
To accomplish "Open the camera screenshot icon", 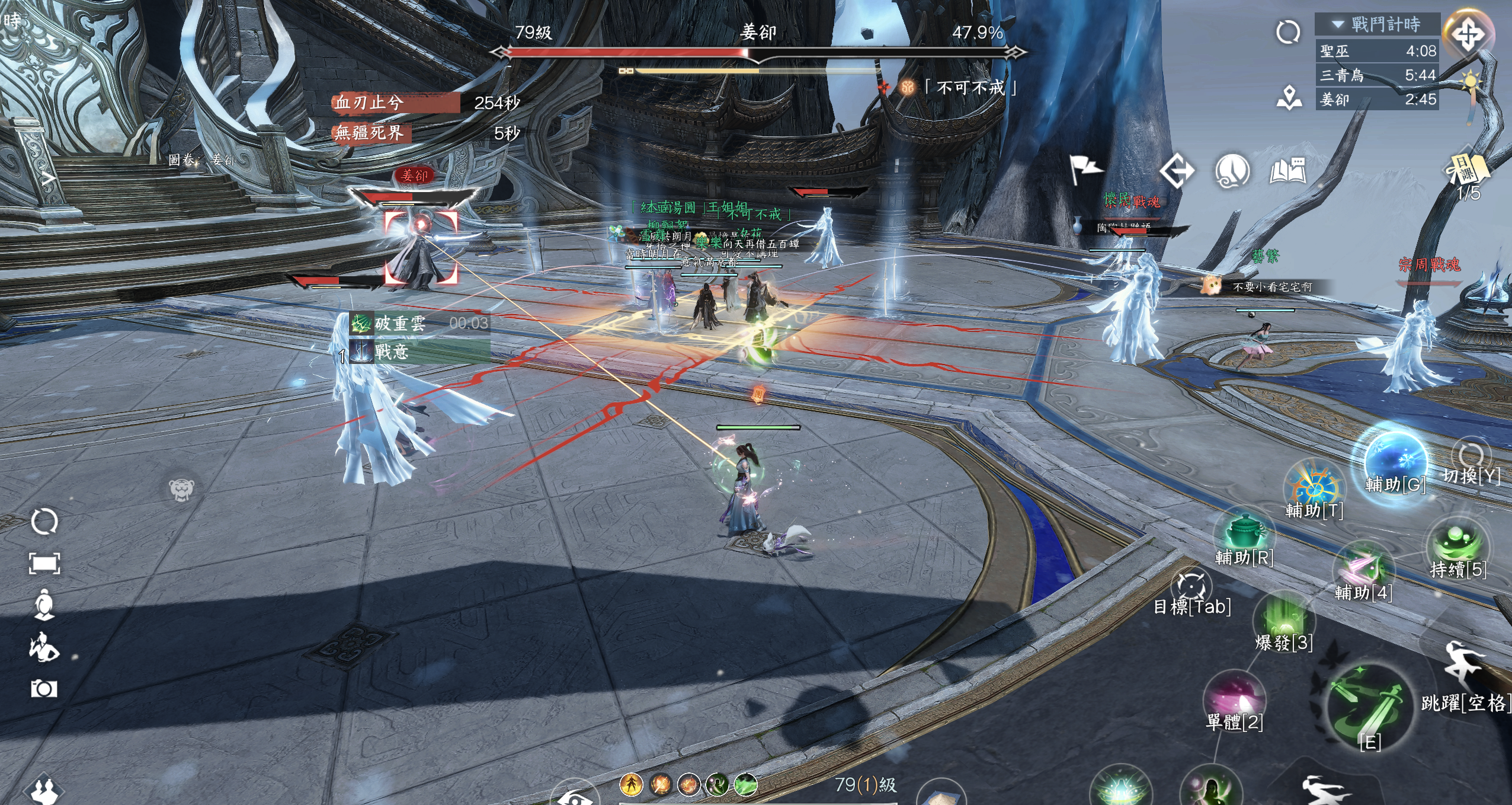I will 44,688.
